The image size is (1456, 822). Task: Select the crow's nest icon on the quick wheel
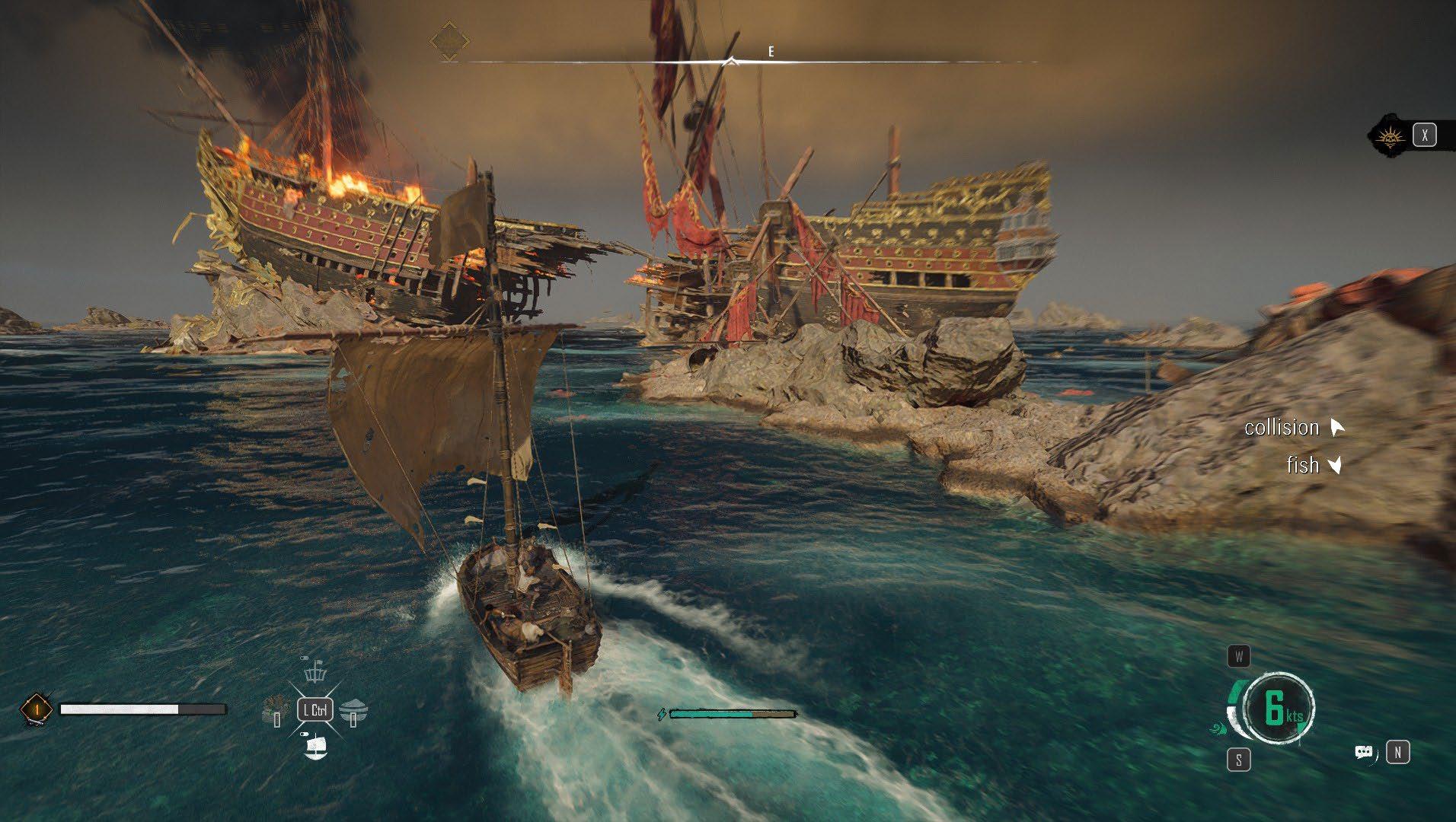[314, 674]
